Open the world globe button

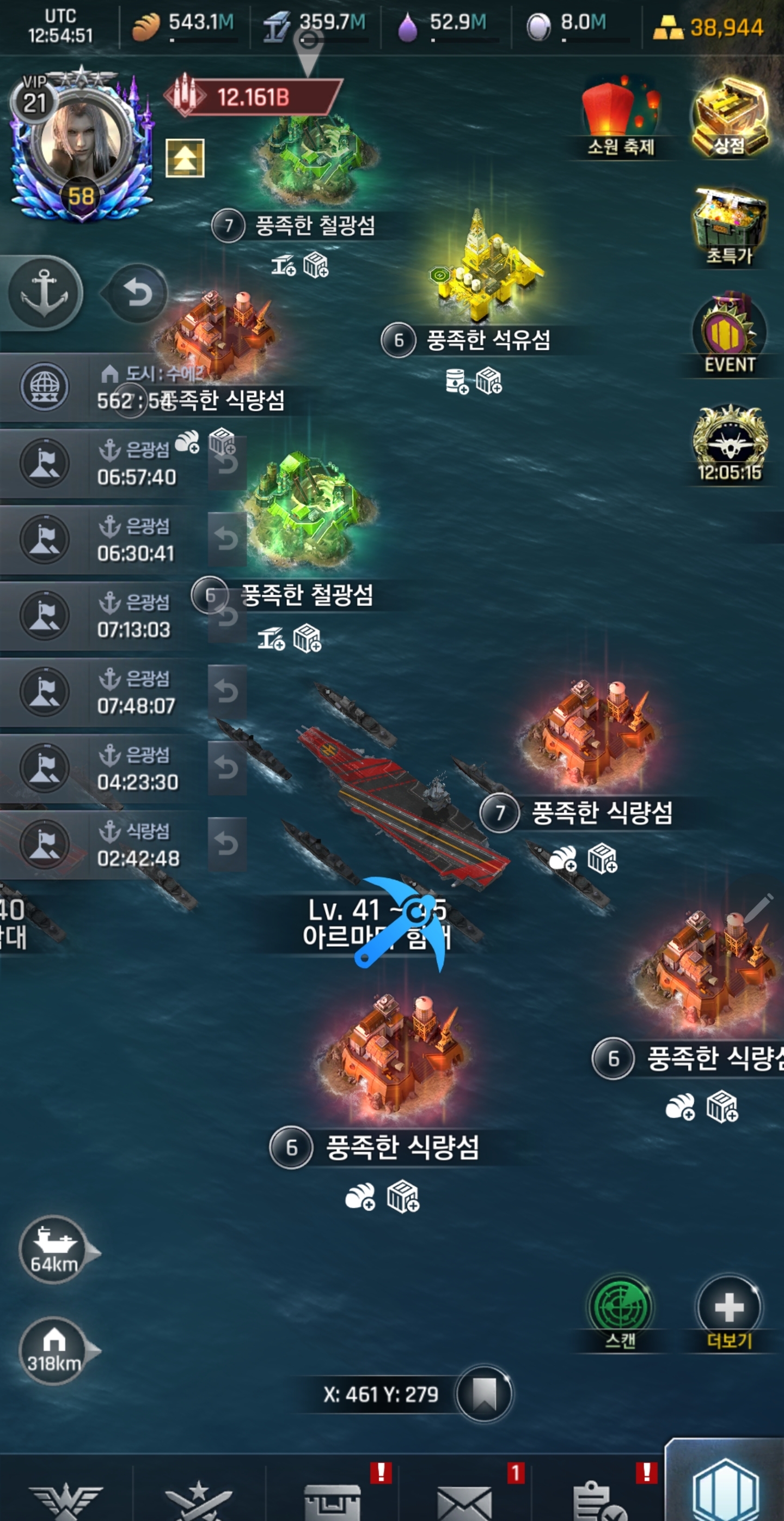[x=44, y=387]
